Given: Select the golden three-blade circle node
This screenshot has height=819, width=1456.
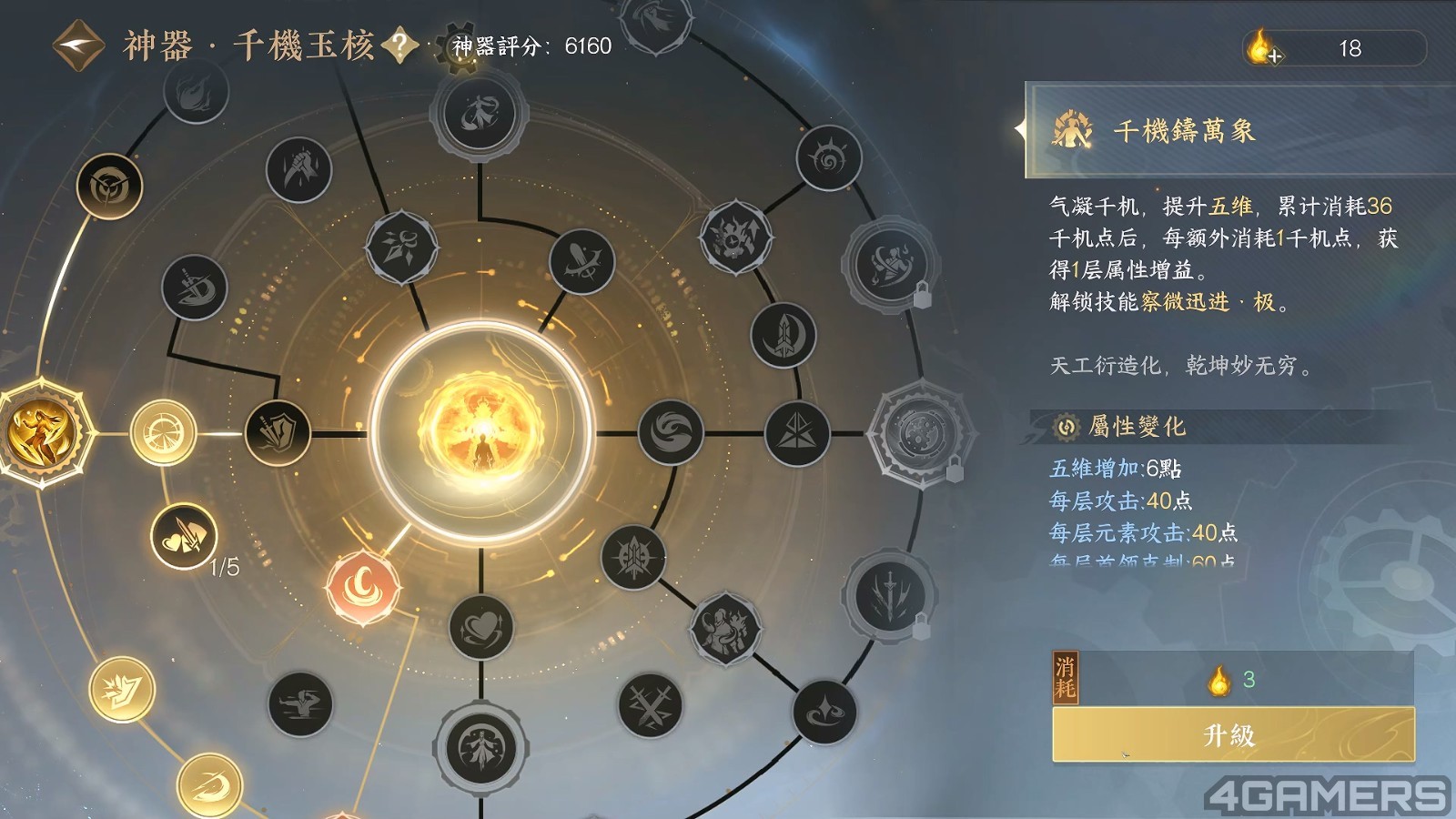Looking at the screenshot, I should (x=109, y=187).
